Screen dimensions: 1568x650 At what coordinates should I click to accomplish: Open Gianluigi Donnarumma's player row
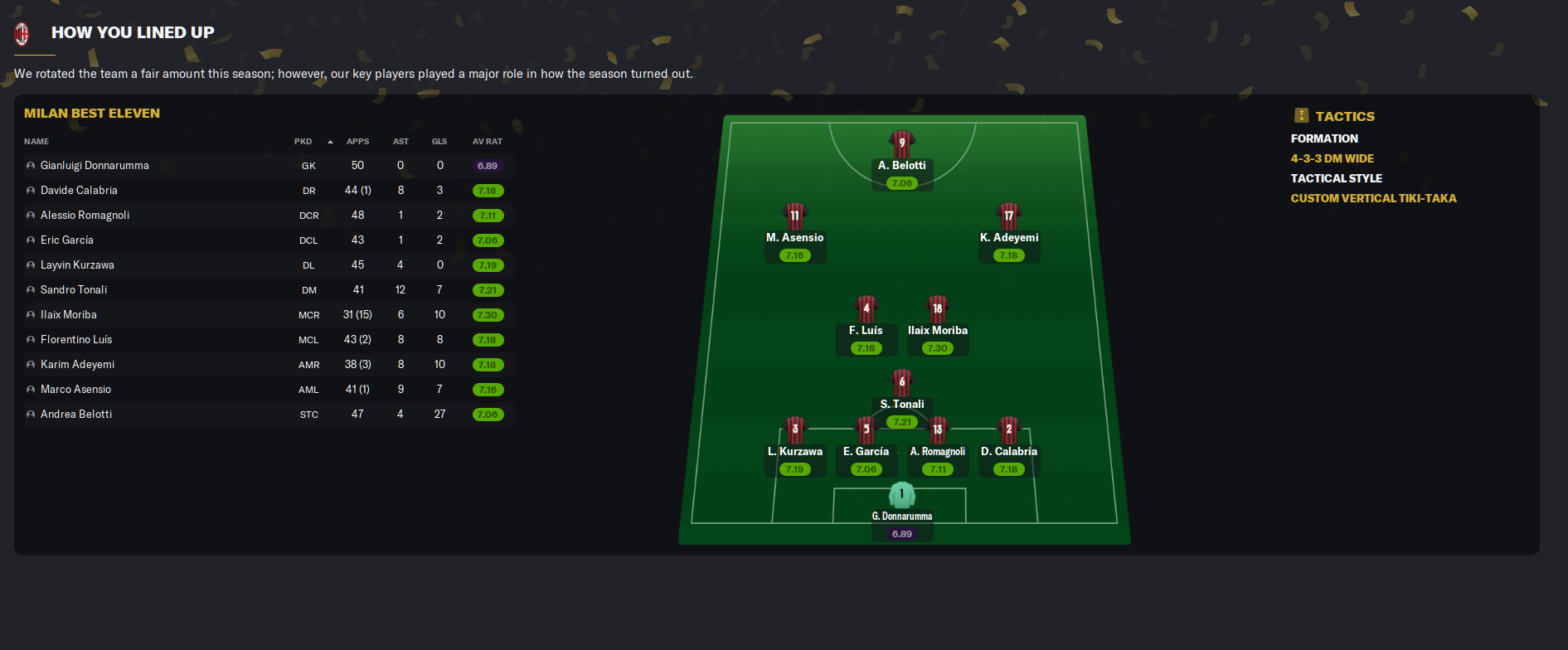[95, 166]
